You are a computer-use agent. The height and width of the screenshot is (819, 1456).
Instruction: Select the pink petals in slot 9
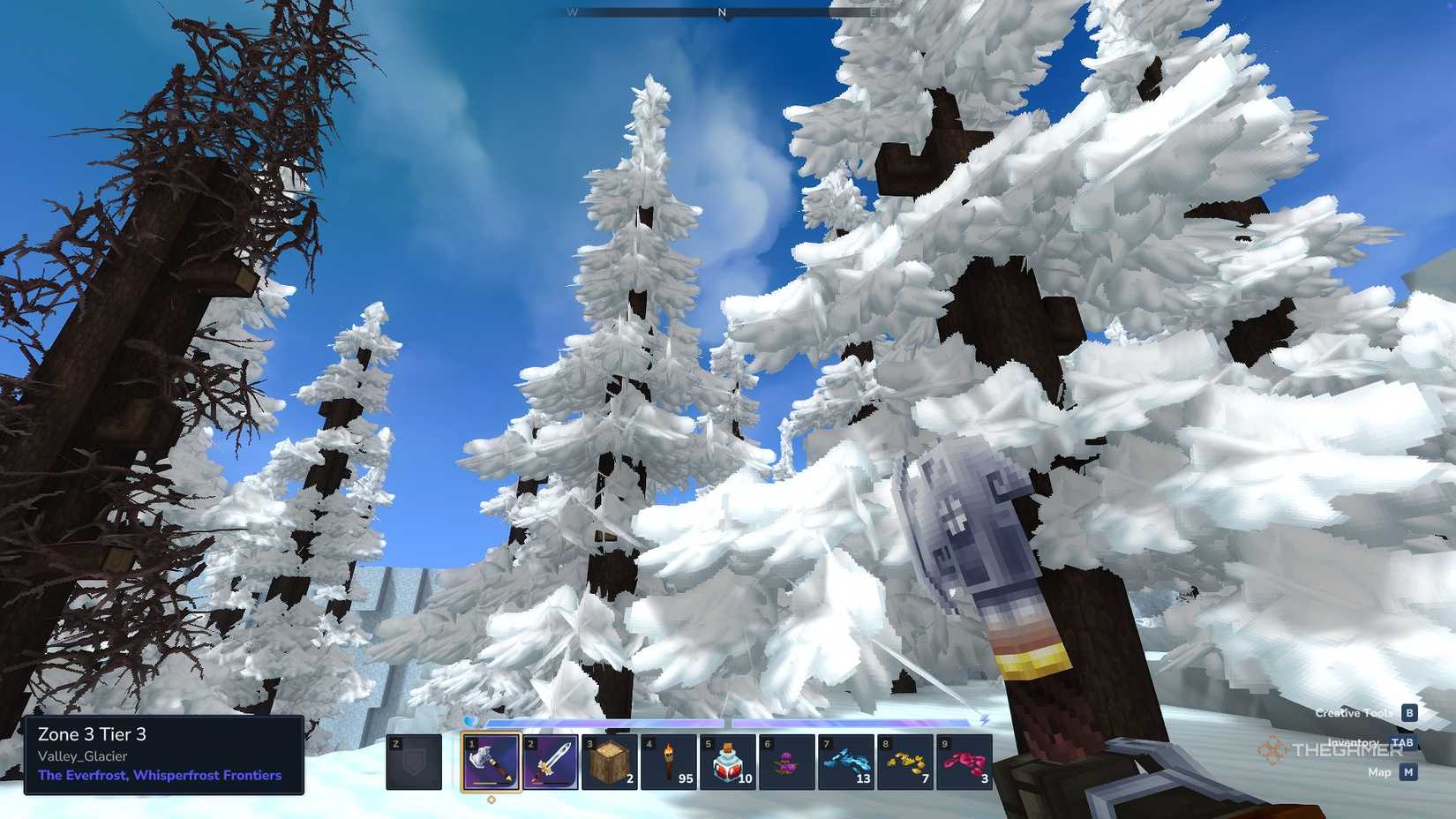click(962, 763)
